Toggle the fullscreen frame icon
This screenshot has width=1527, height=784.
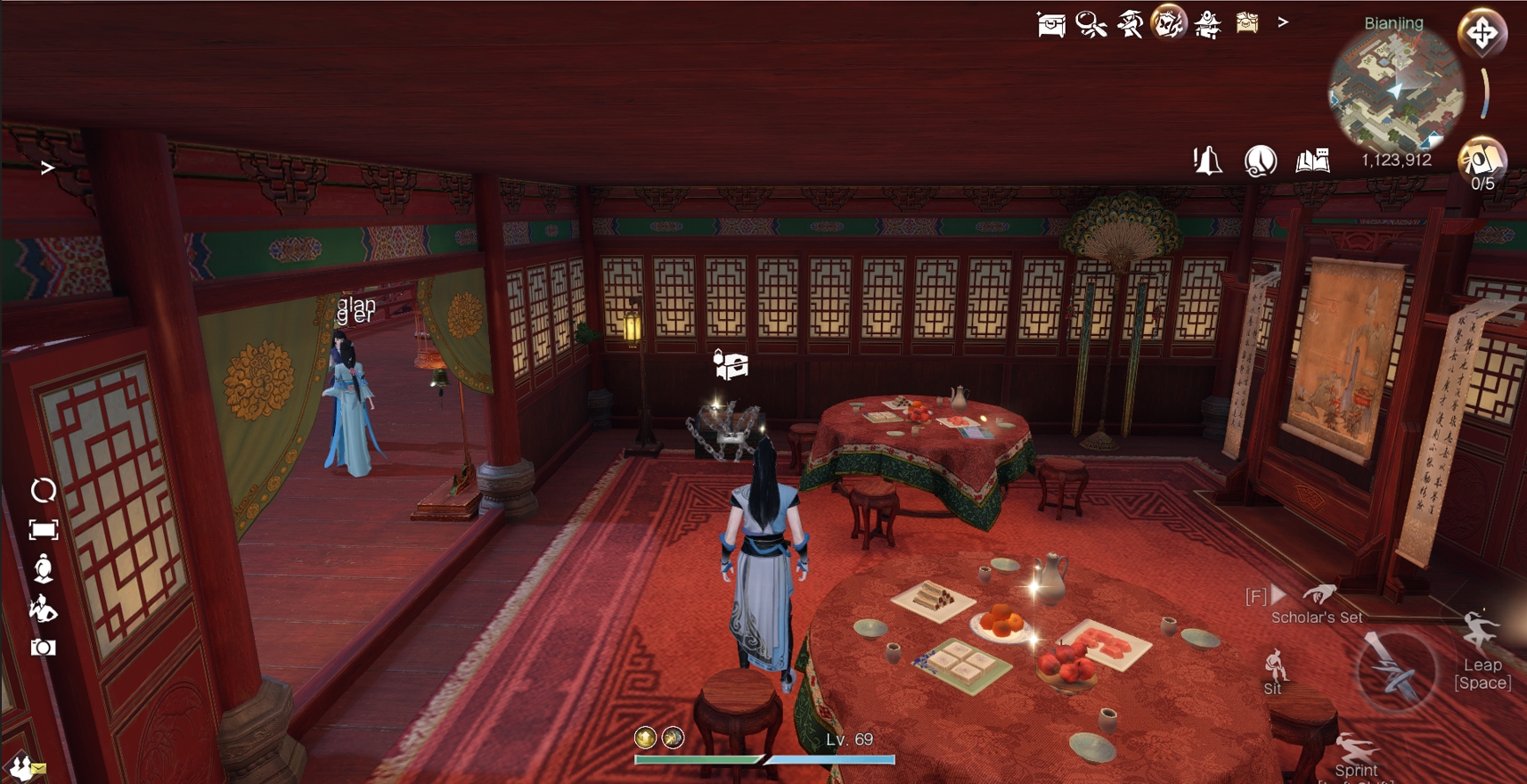[43, 530]
